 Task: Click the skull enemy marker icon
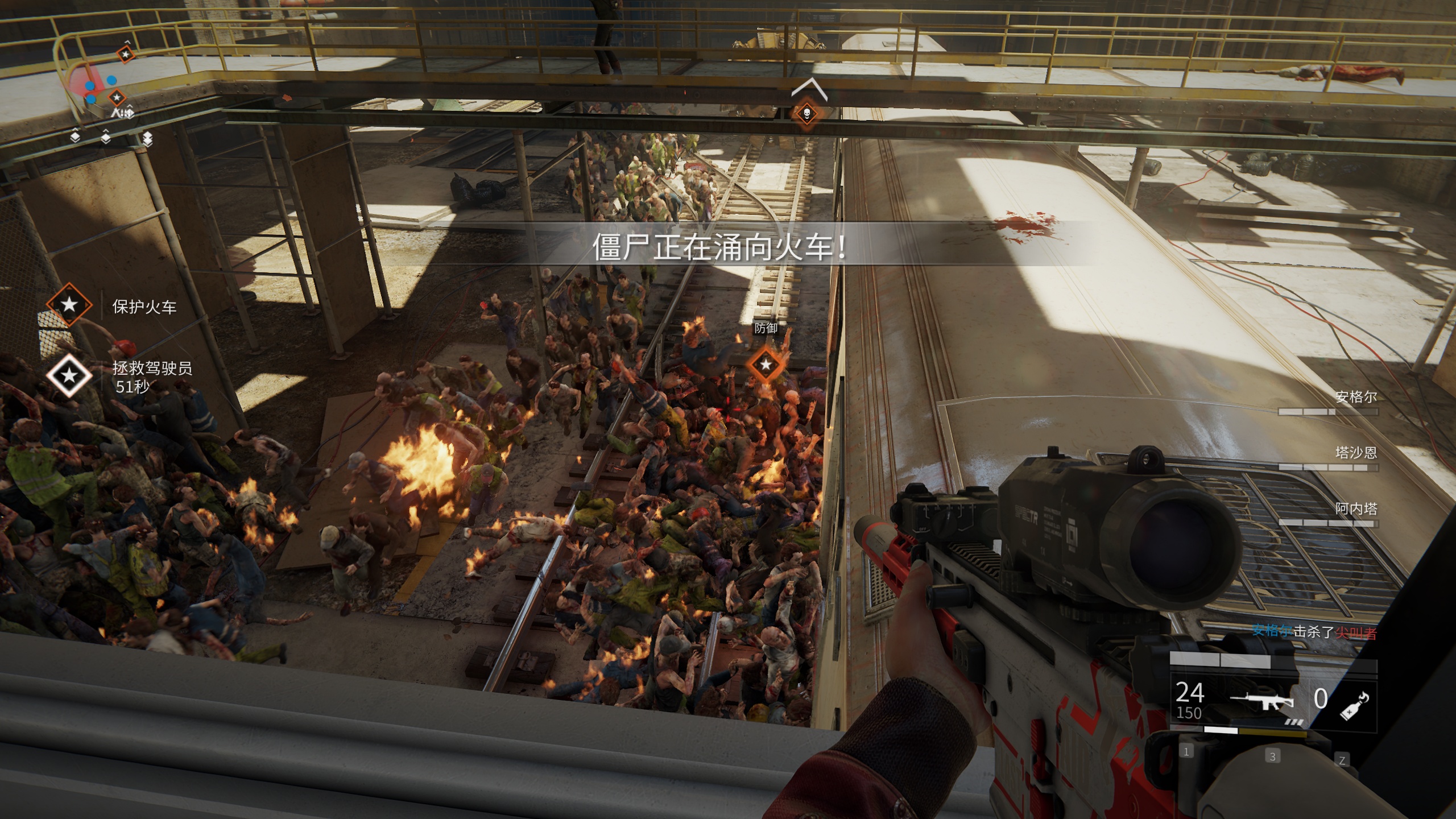pyautogui.click(x=806, y=113)
